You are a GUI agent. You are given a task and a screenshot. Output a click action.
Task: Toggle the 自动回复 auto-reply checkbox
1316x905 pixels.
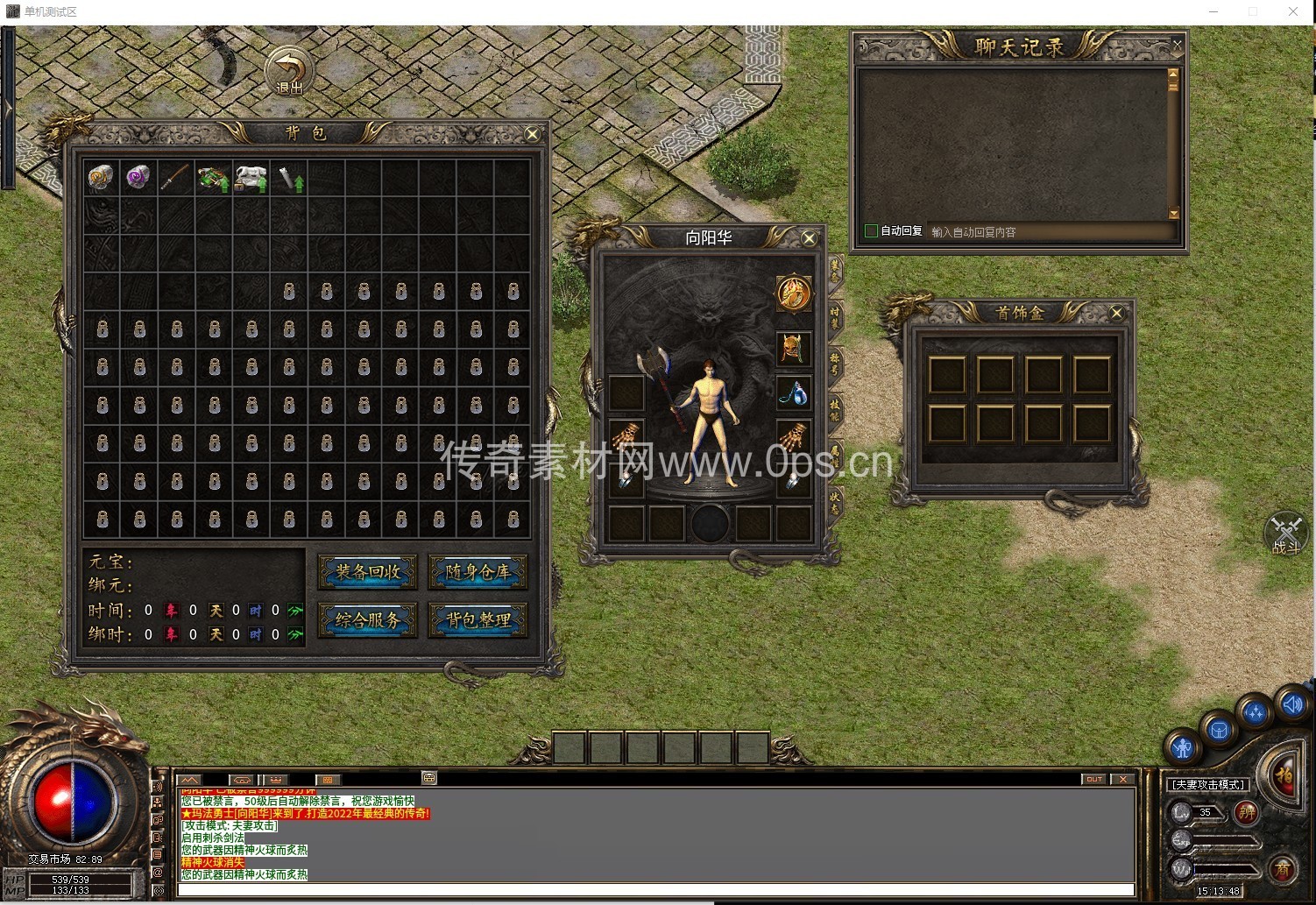[871, 231]
